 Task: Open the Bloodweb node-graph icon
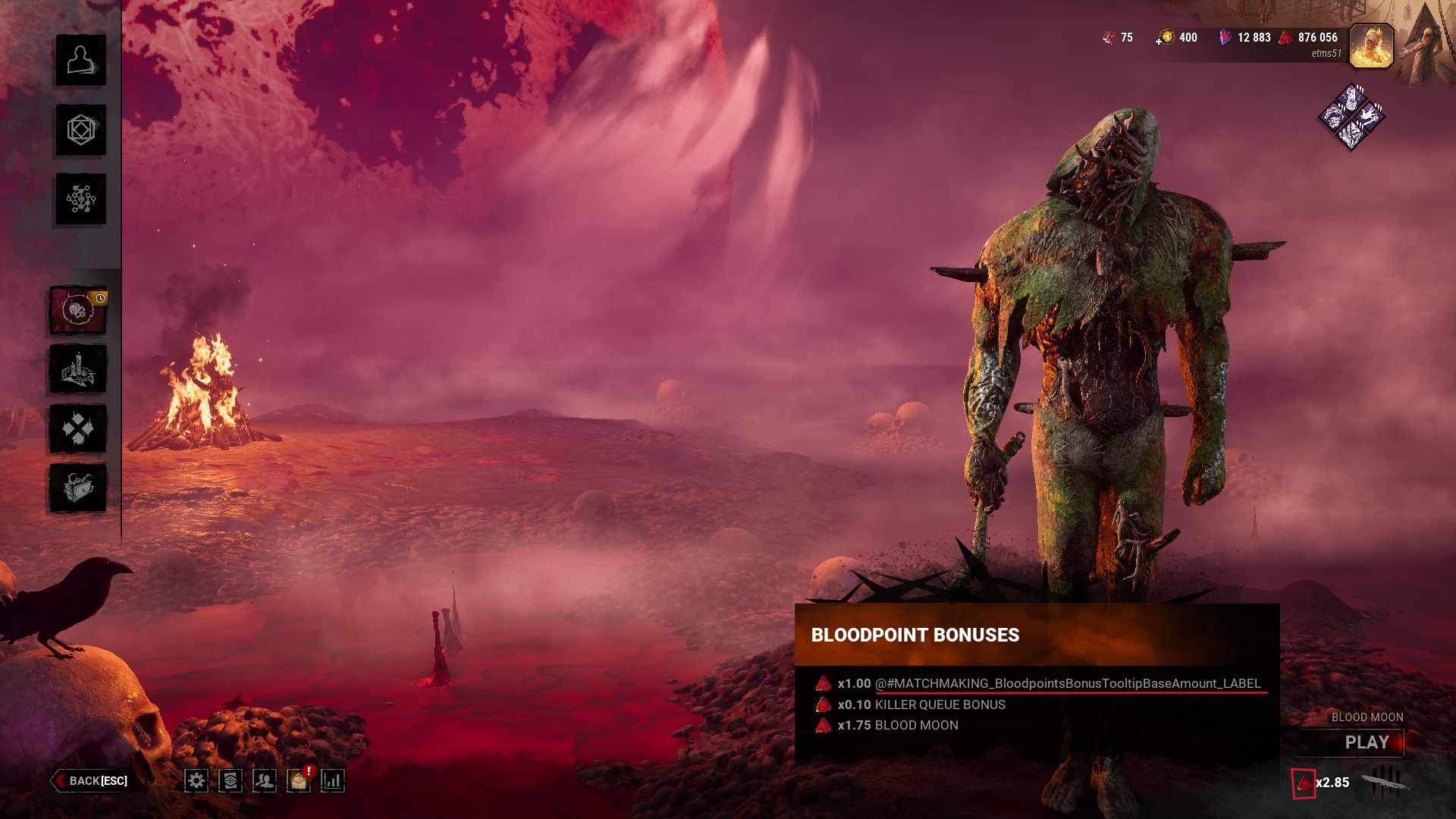click(x=80, y=199)
